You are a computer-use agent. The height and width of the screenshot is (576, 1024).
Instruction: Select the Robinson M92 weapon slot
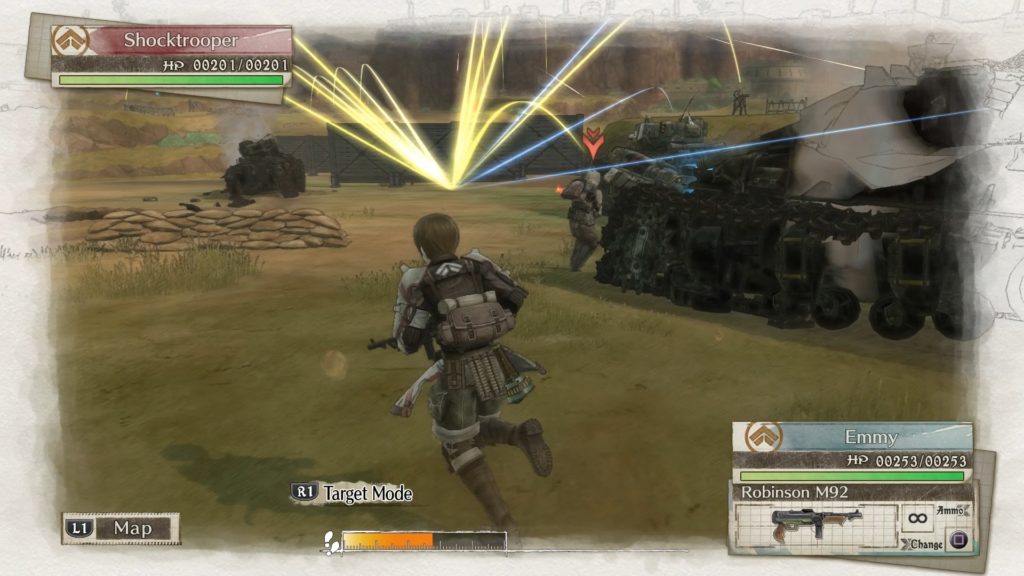pos(816,522)
